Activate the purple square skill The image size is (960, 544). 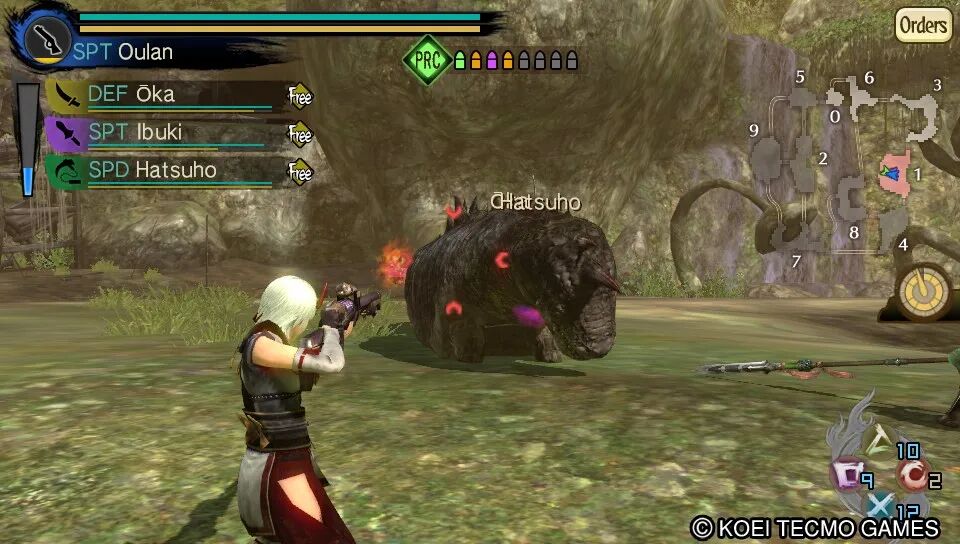pos(845,473)
